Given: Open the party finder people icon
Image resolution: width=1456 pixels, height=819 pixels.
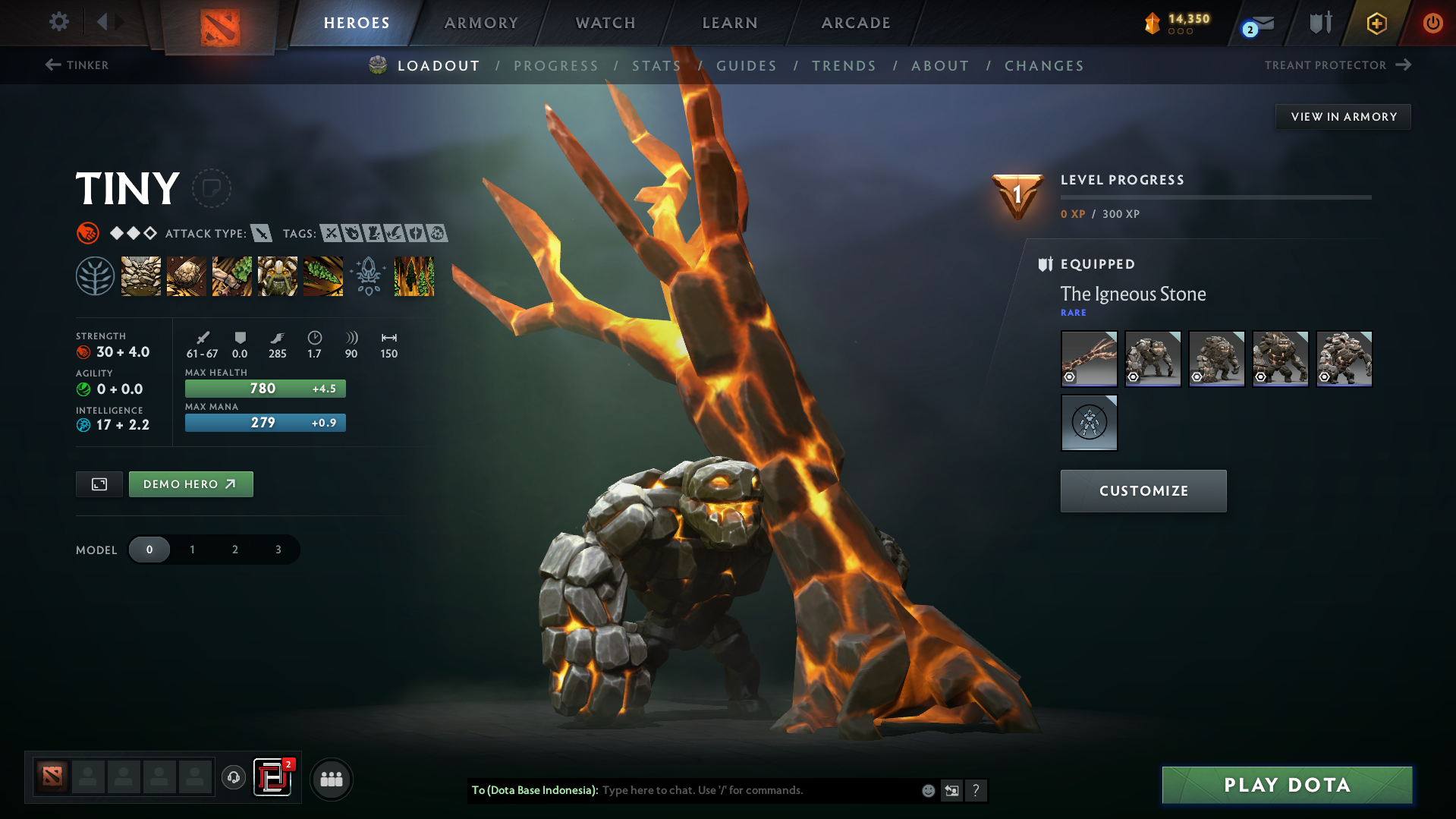Looking at the screenshot, I should pyautogui.click(x=331, y=779).
